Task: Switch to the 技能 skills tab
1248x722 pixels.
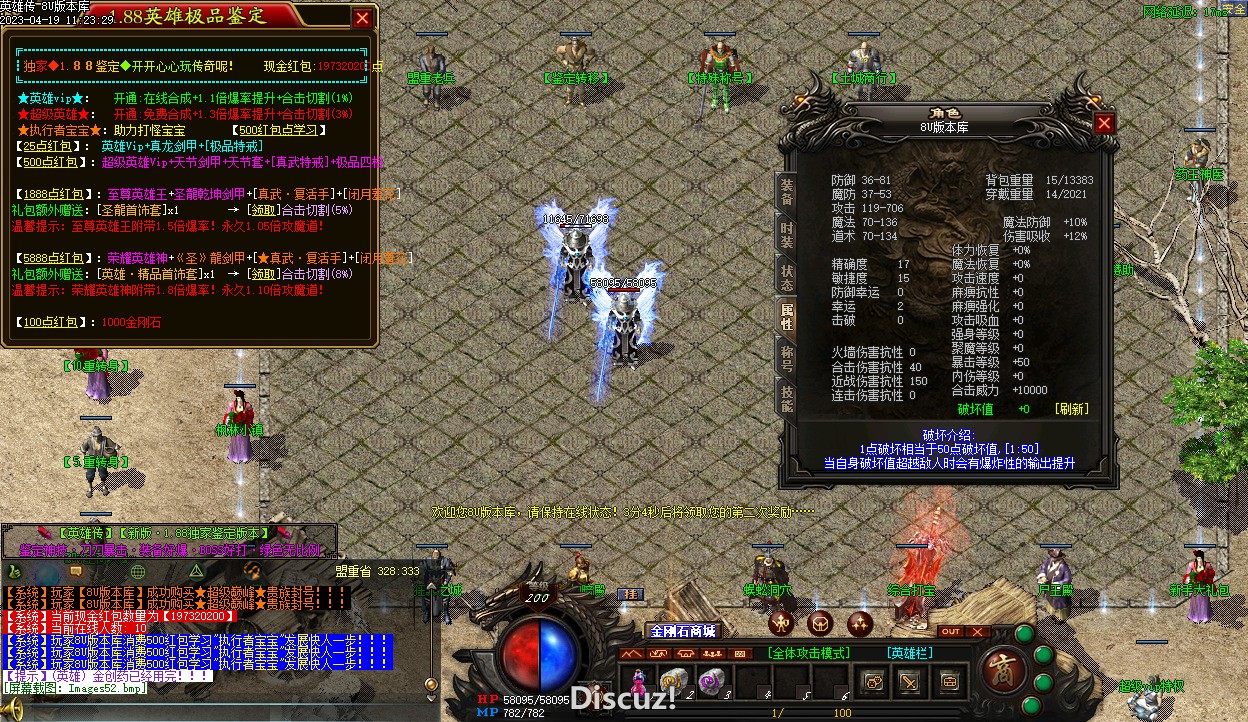Action: click(x=788, y=399)
